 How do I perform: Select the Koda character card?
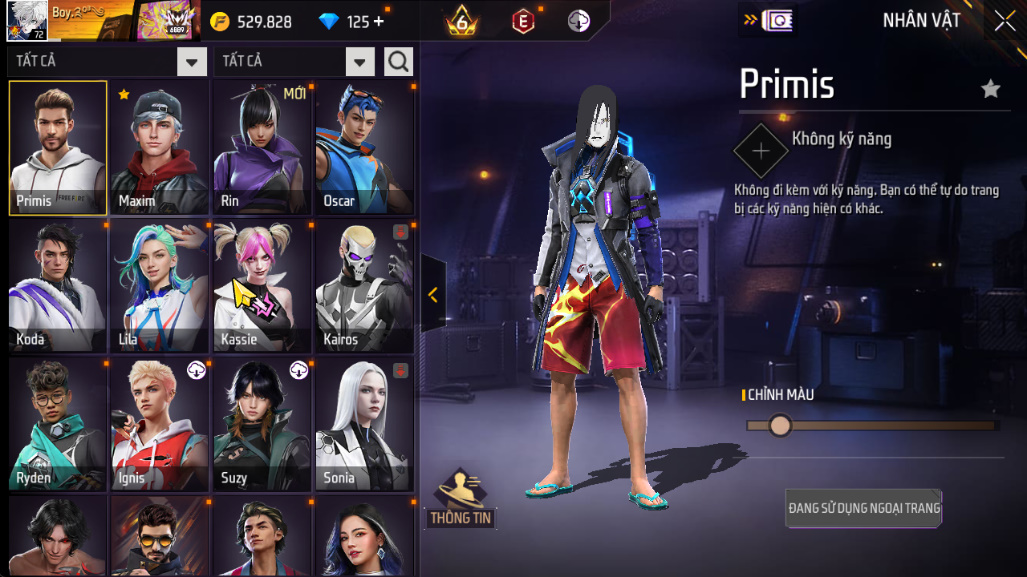(58, 287)
